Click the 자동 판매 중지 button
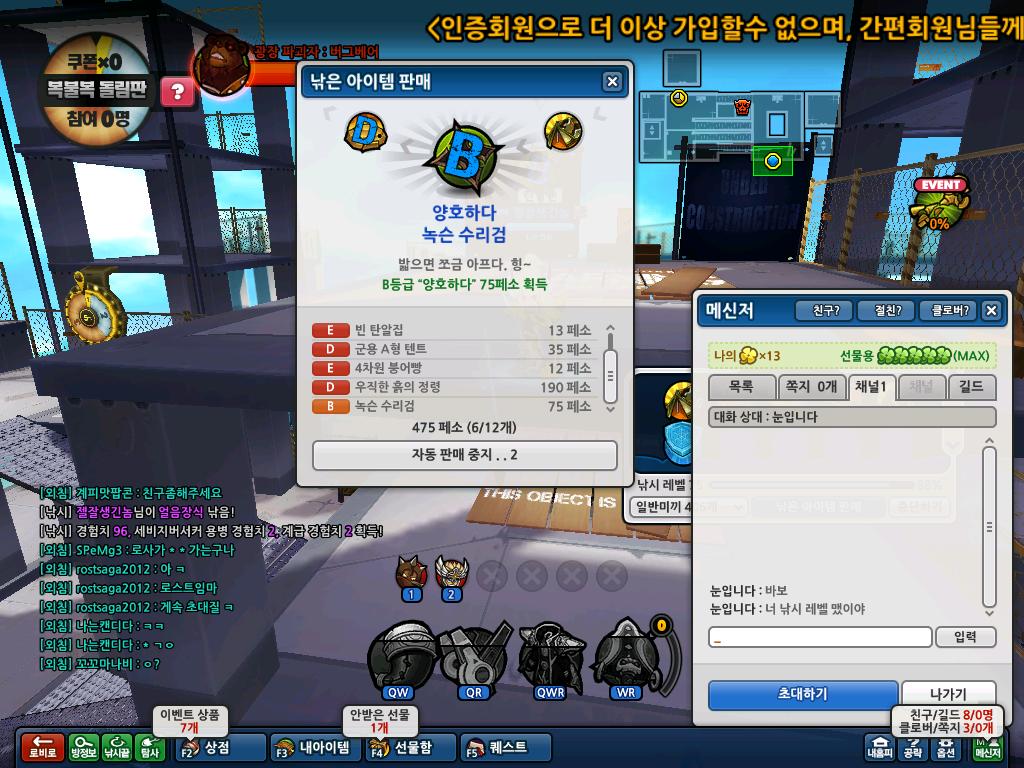The height and width of the screenshot is (768, 1024). [465, 455]
